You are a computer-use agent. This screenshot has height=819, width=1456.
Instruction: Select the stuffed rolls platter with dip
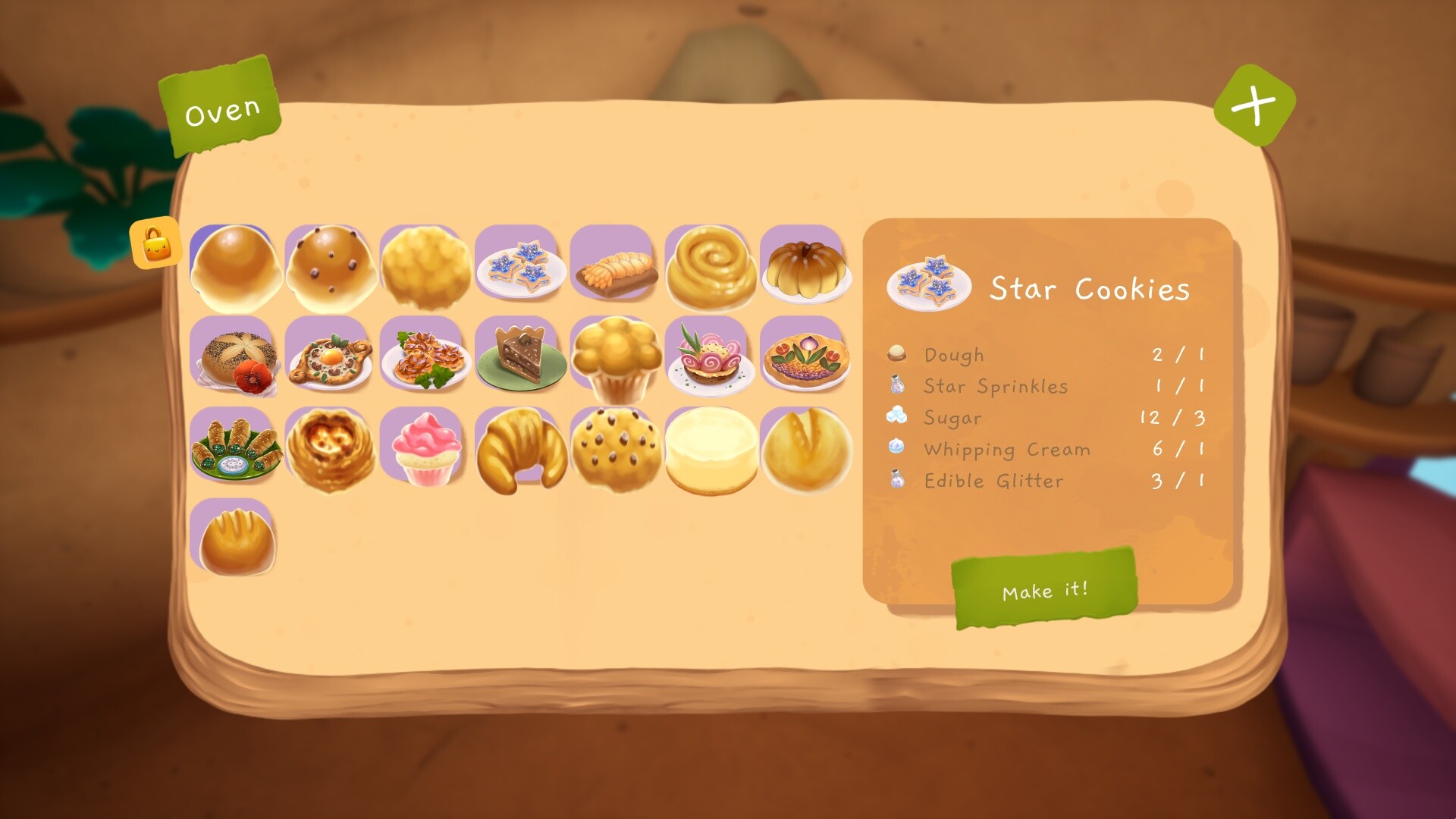coord(234,450)
